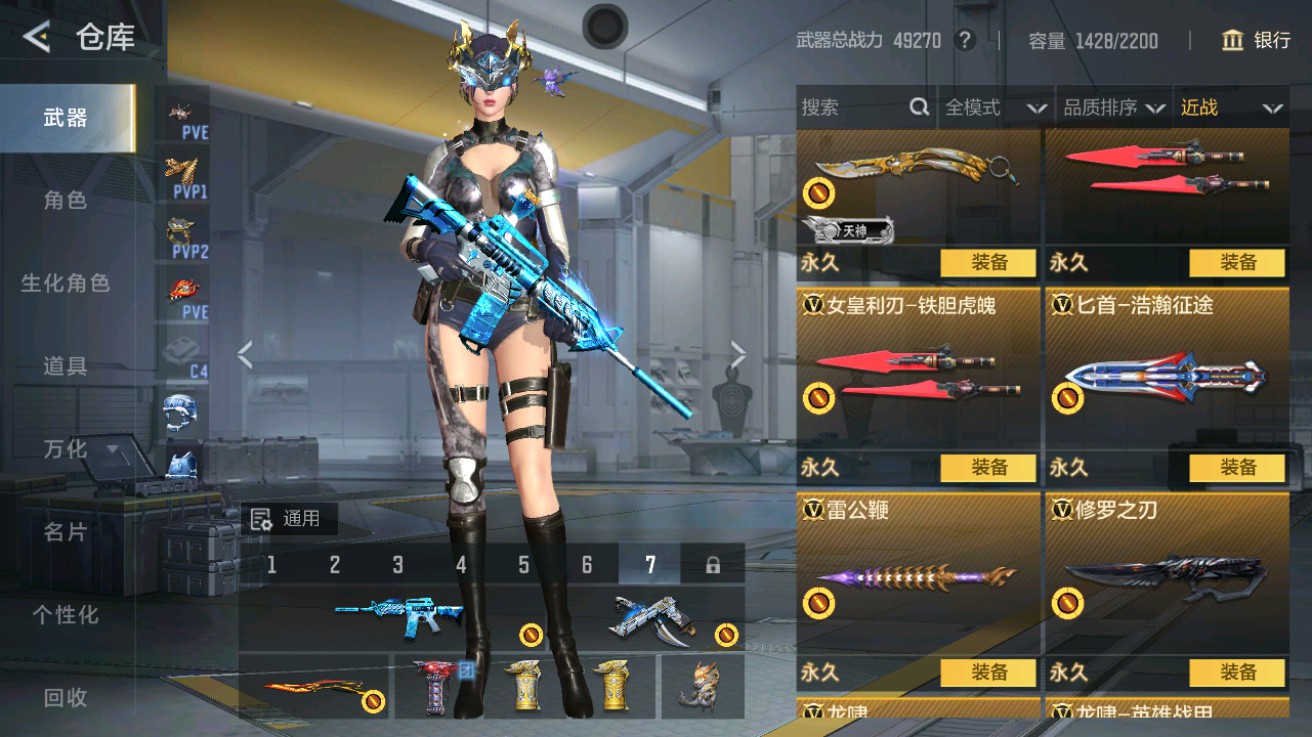Open the 近战 weapon category dropdown
The width and height of the screenshot is (1312, 737).
pyautogui.click(x=1228, y=108)
